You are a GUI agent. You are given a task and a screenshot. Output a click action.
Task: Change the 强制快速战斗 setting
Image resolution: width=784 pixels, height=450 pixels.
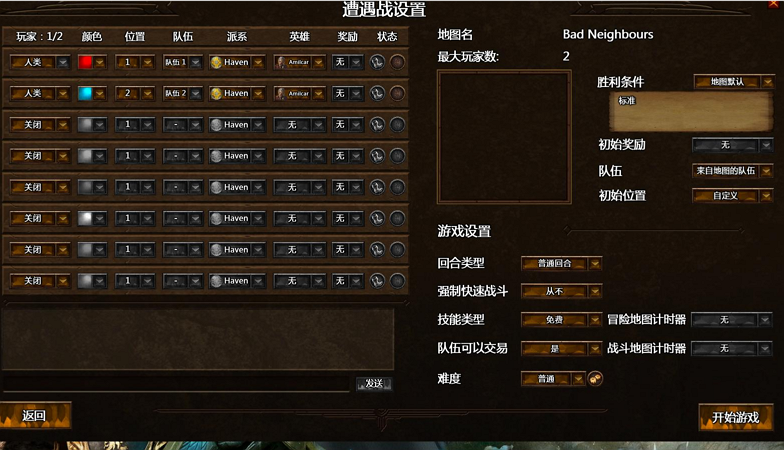tap(561, 292)
